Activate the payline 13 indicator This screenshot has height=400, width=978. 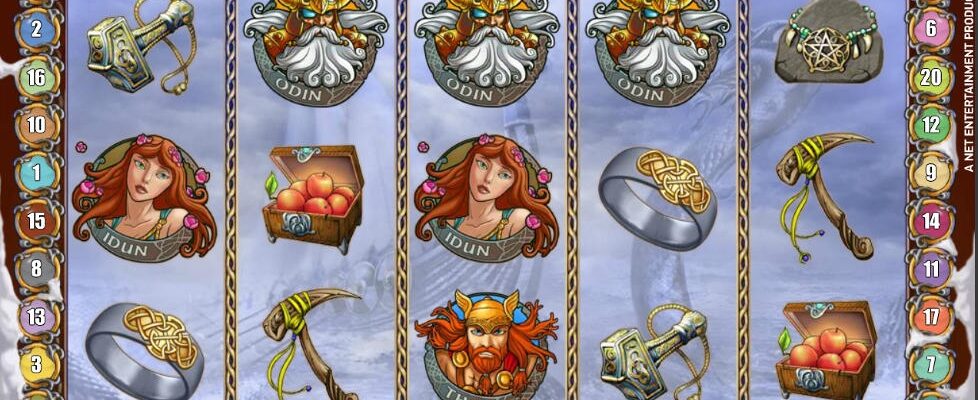pos(37,317)
